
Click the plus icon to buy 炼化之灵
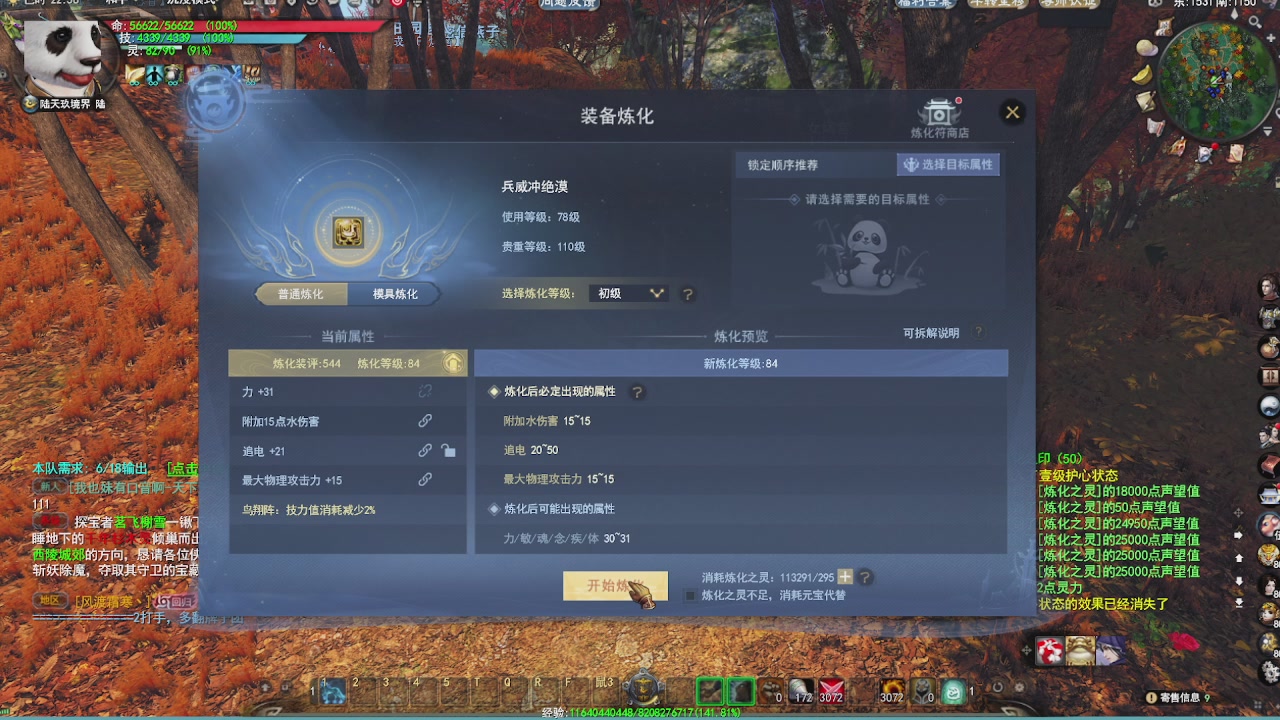click(x=845, y=576)
